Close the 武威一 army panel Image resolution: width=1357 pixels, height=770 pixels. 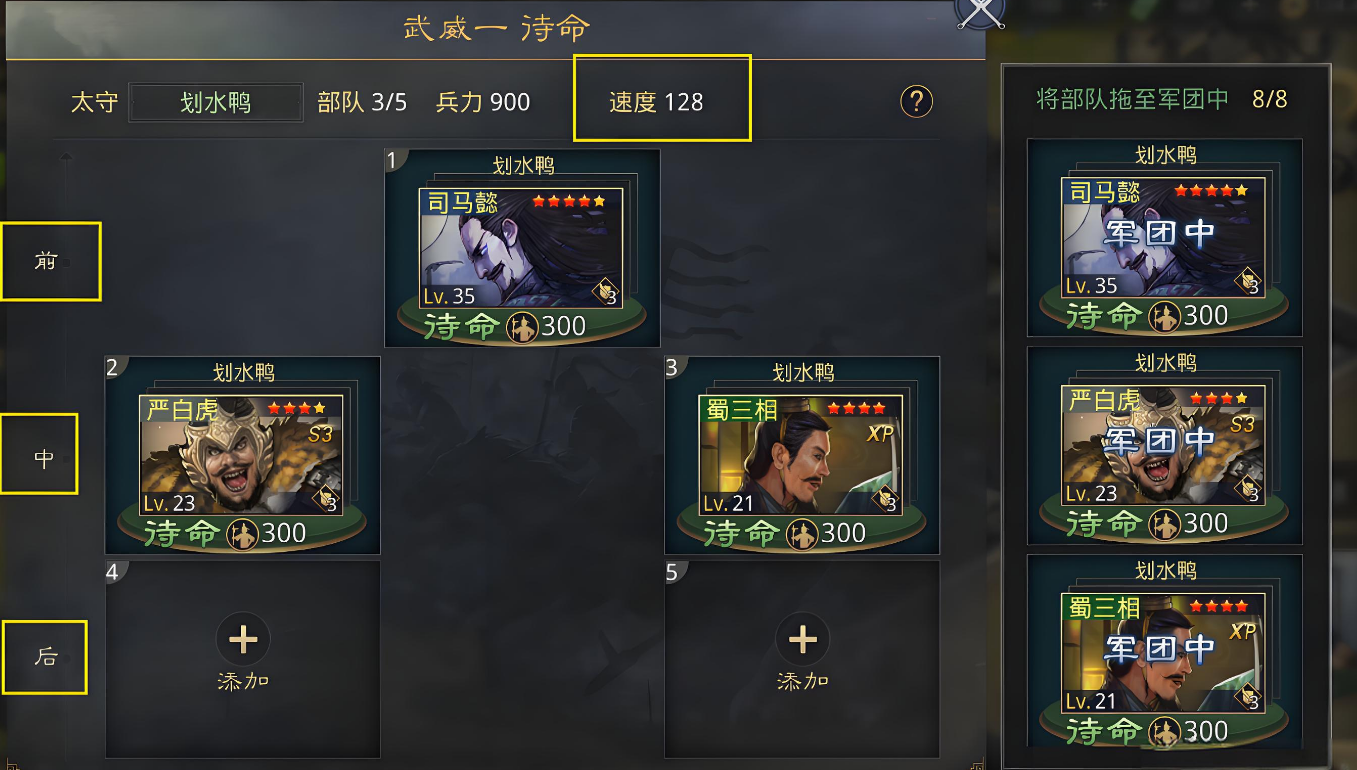980,11
